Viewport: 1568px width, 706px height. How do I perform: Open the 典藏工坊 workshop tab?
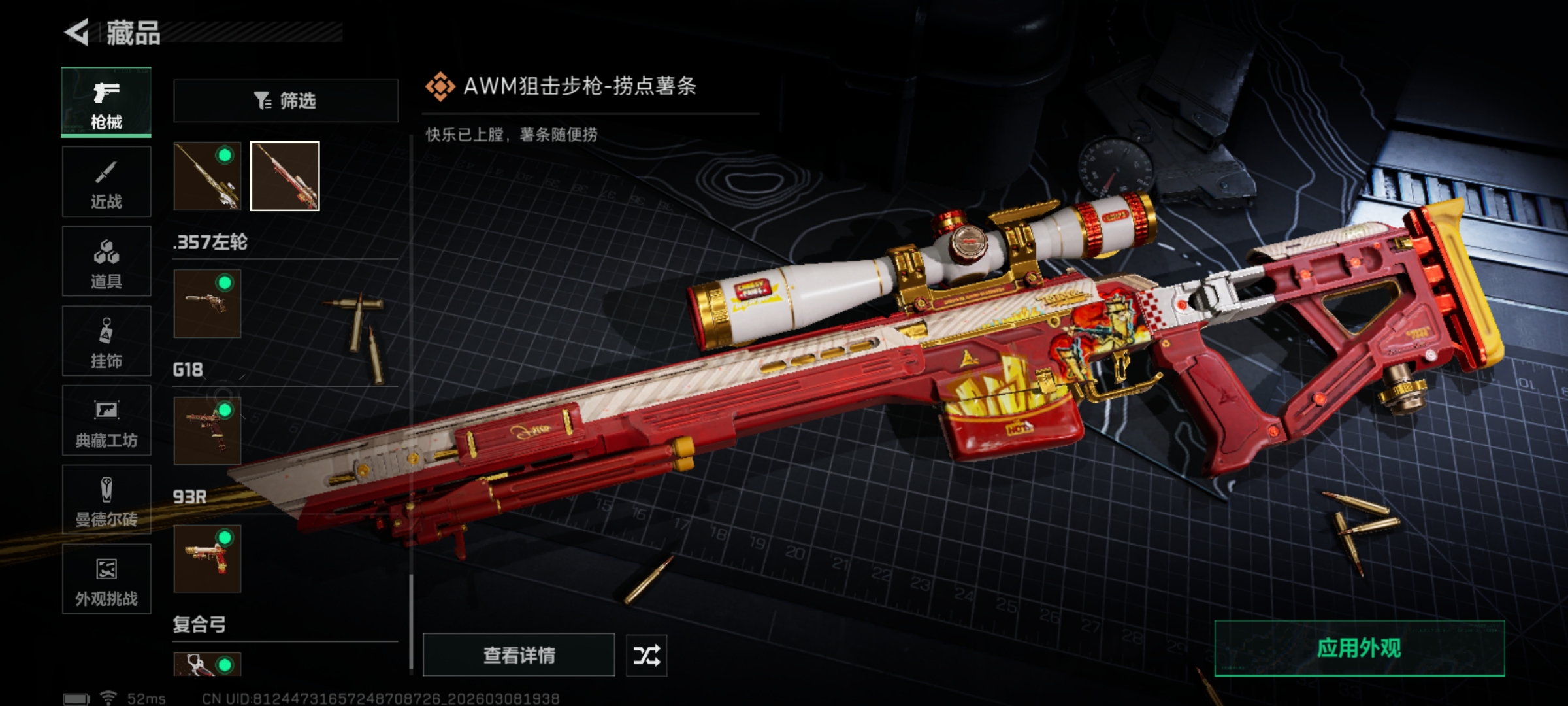(x=106, y=420)
